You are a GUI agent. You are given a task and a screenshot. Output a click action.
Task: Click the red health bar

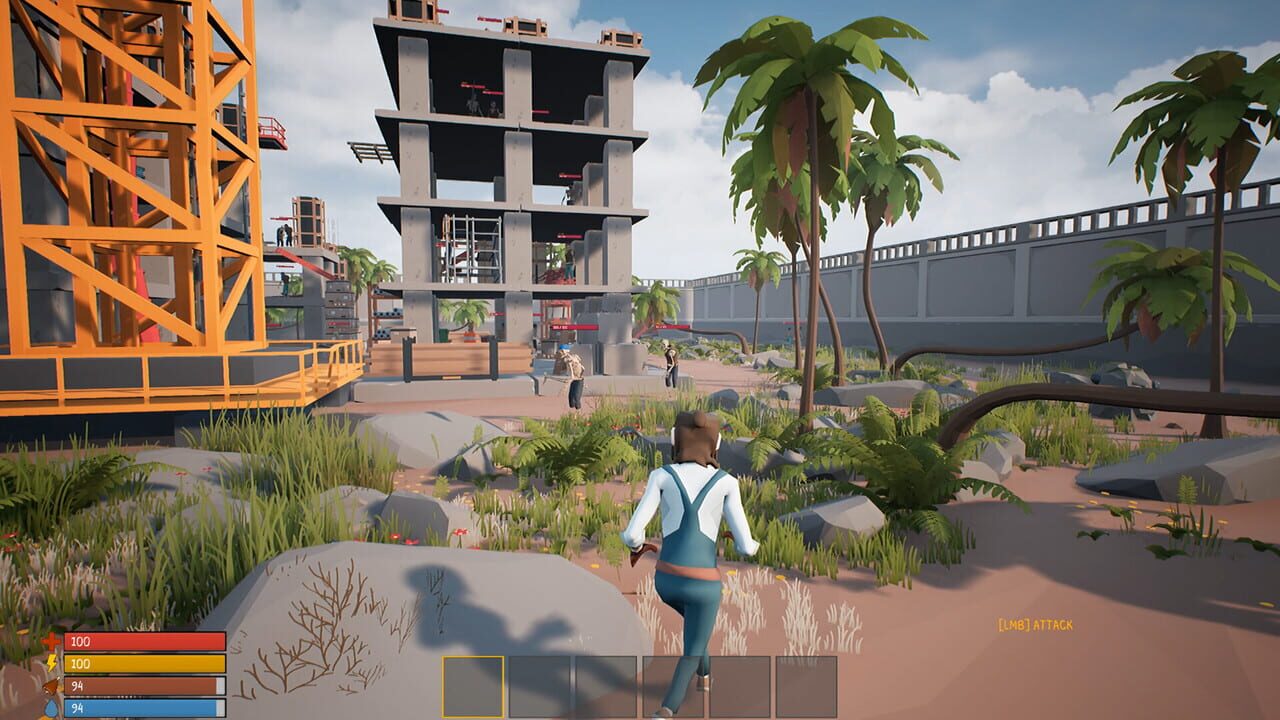point(145,641)
